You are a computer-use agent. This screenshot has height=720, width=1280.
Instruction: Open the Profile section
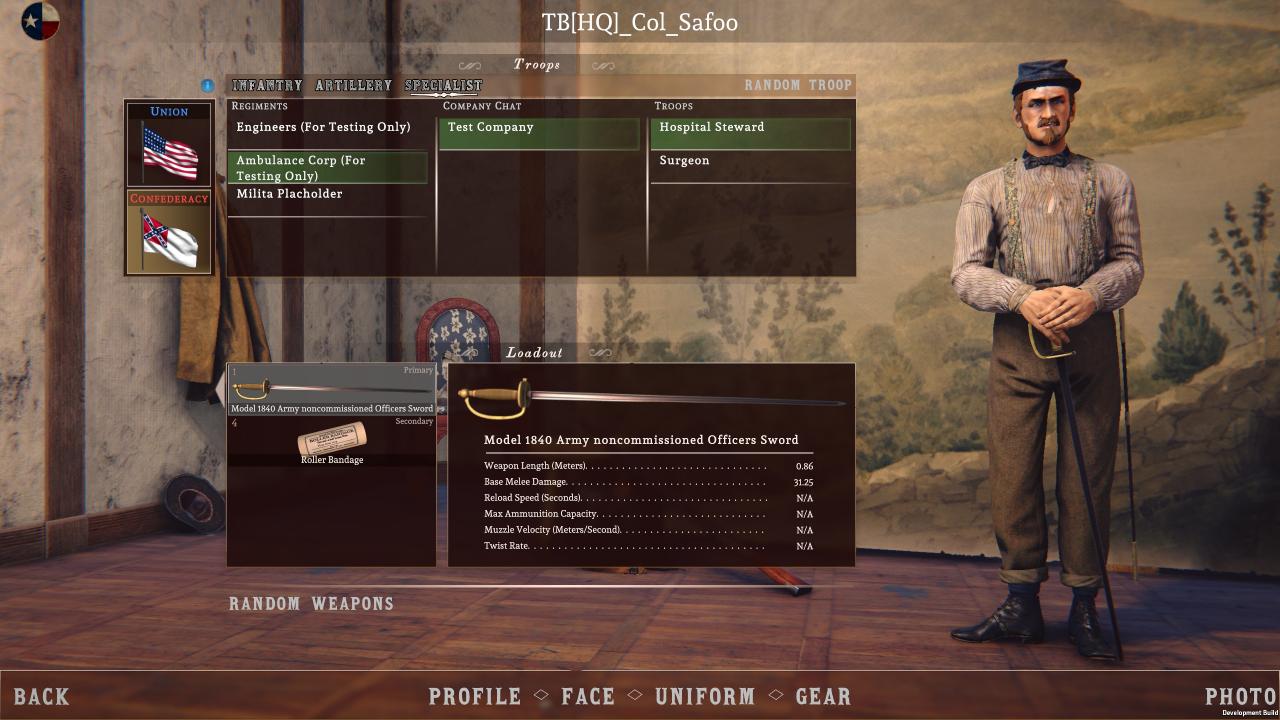[x=475, y=696]
